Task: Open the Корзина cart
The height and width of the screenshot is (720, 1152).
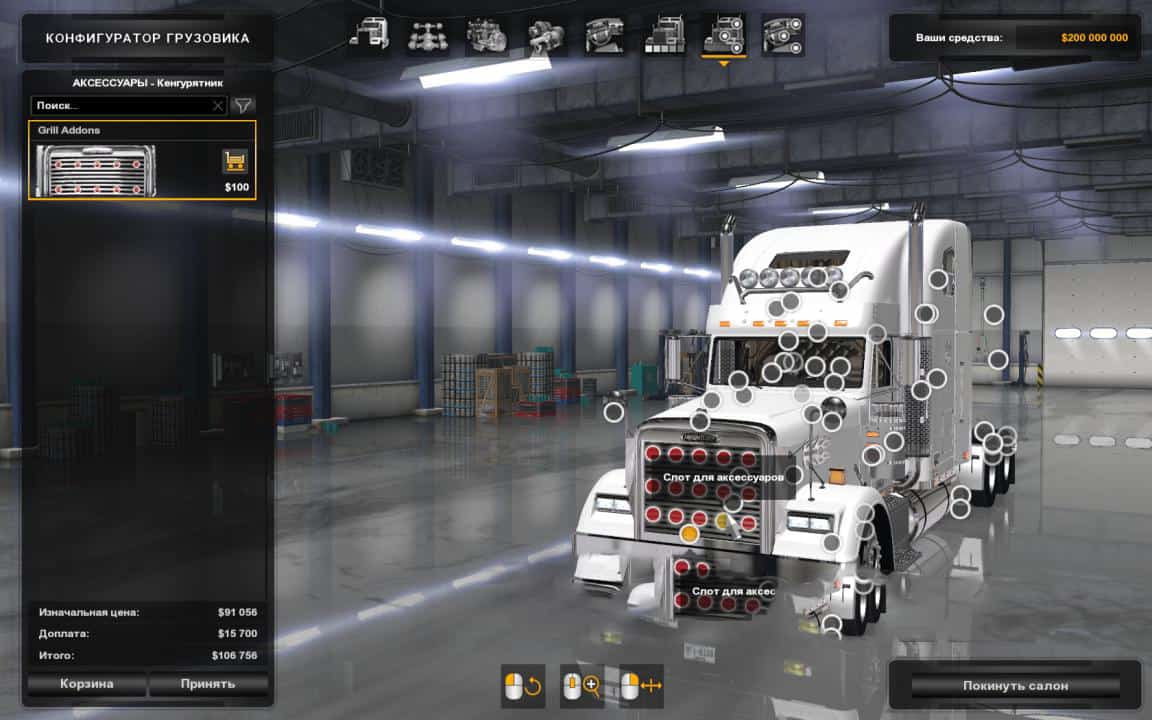Action: 85,684
